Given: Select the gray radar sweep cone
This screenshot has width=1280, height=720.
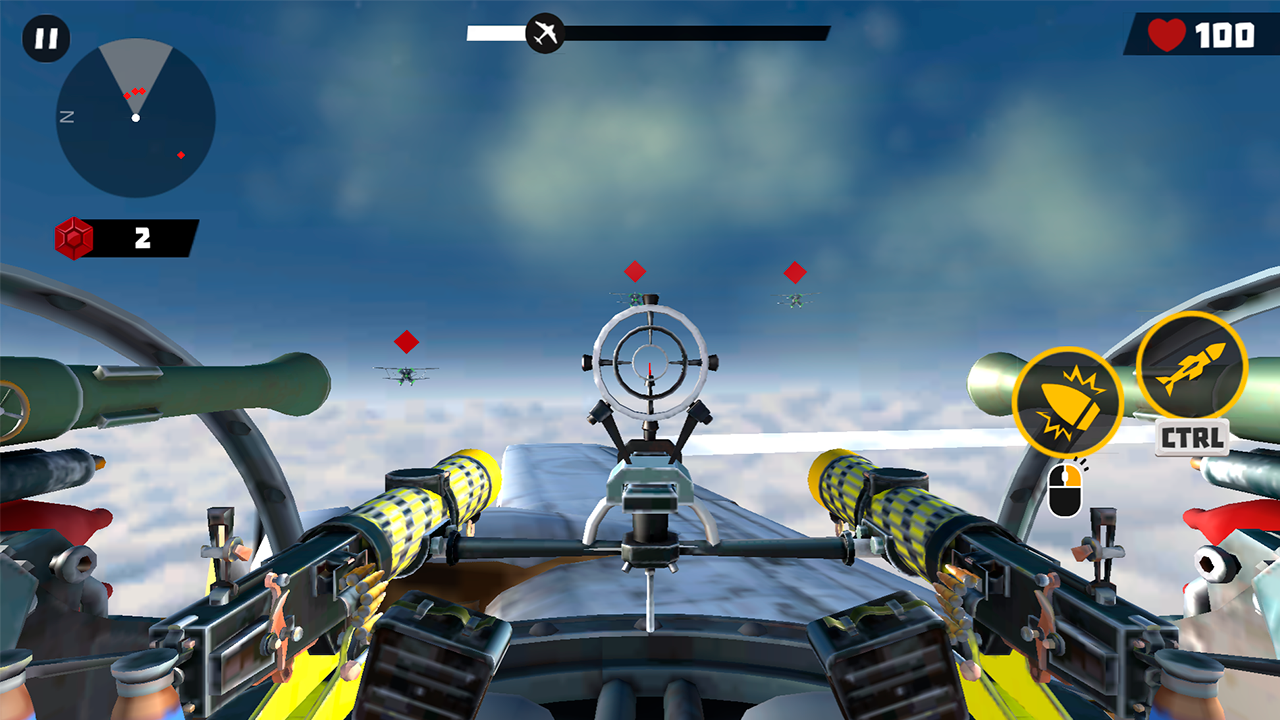Looking at the screenshot, I should point(135,70).
